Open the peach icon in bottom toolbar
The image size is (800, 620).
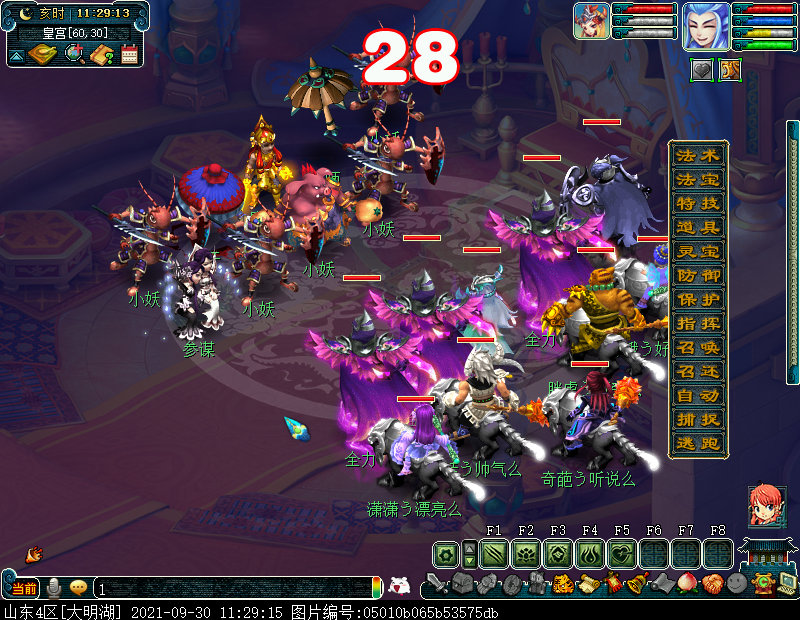(x=686, y=583)
